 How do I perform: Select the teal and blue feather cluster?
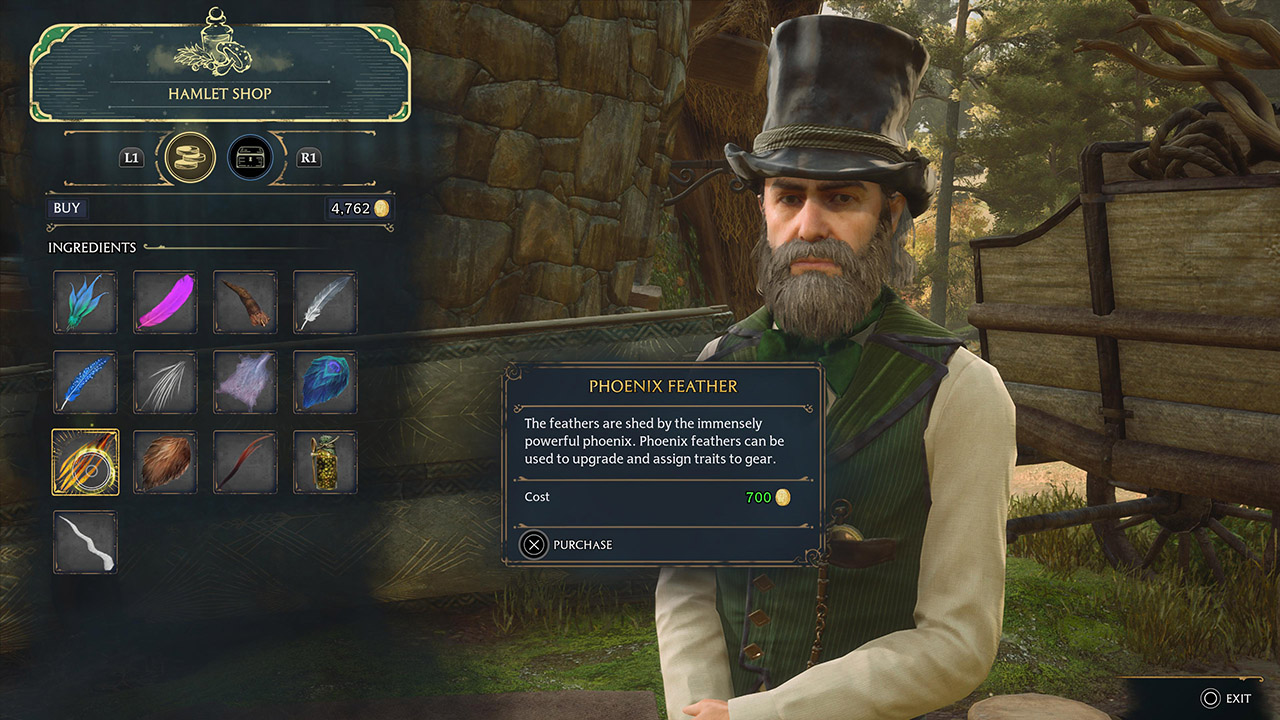coord(85,302)
